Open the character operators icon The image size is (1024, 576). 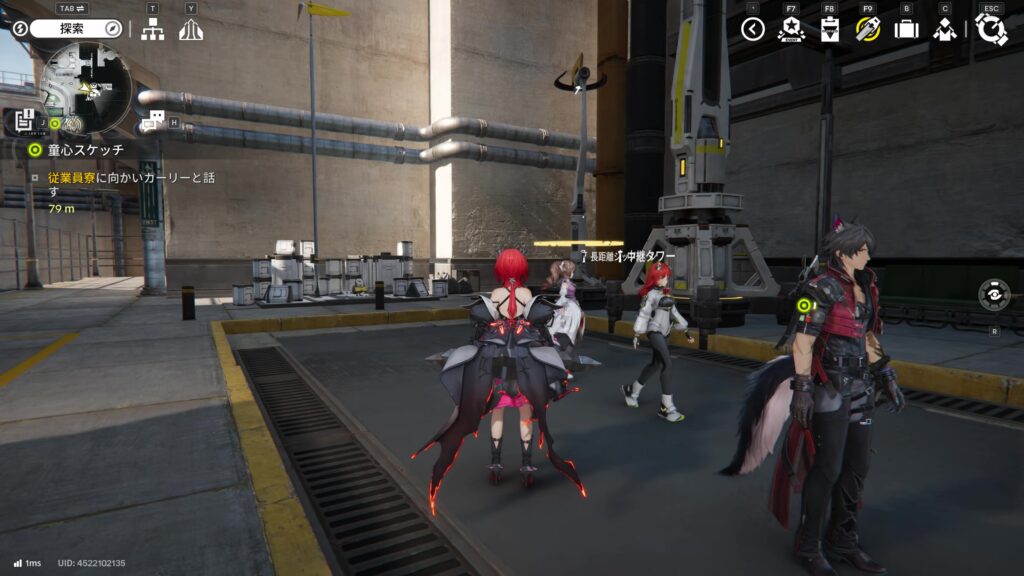(x=945, y=29)
